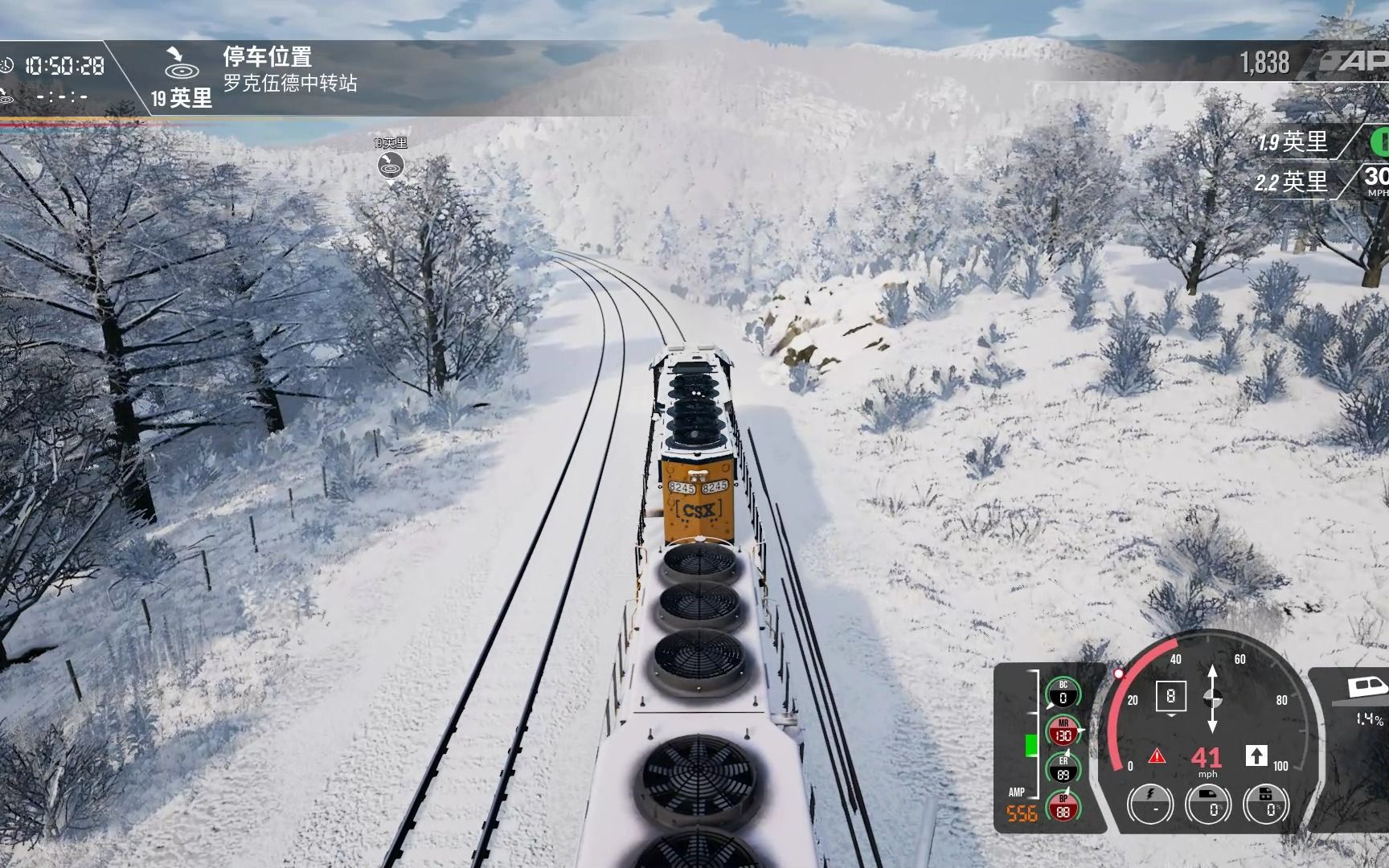This screenshot has width=1389, height=868.
Task: Toggle the BC brake cylinder gauge
Action: [1063, 694]
